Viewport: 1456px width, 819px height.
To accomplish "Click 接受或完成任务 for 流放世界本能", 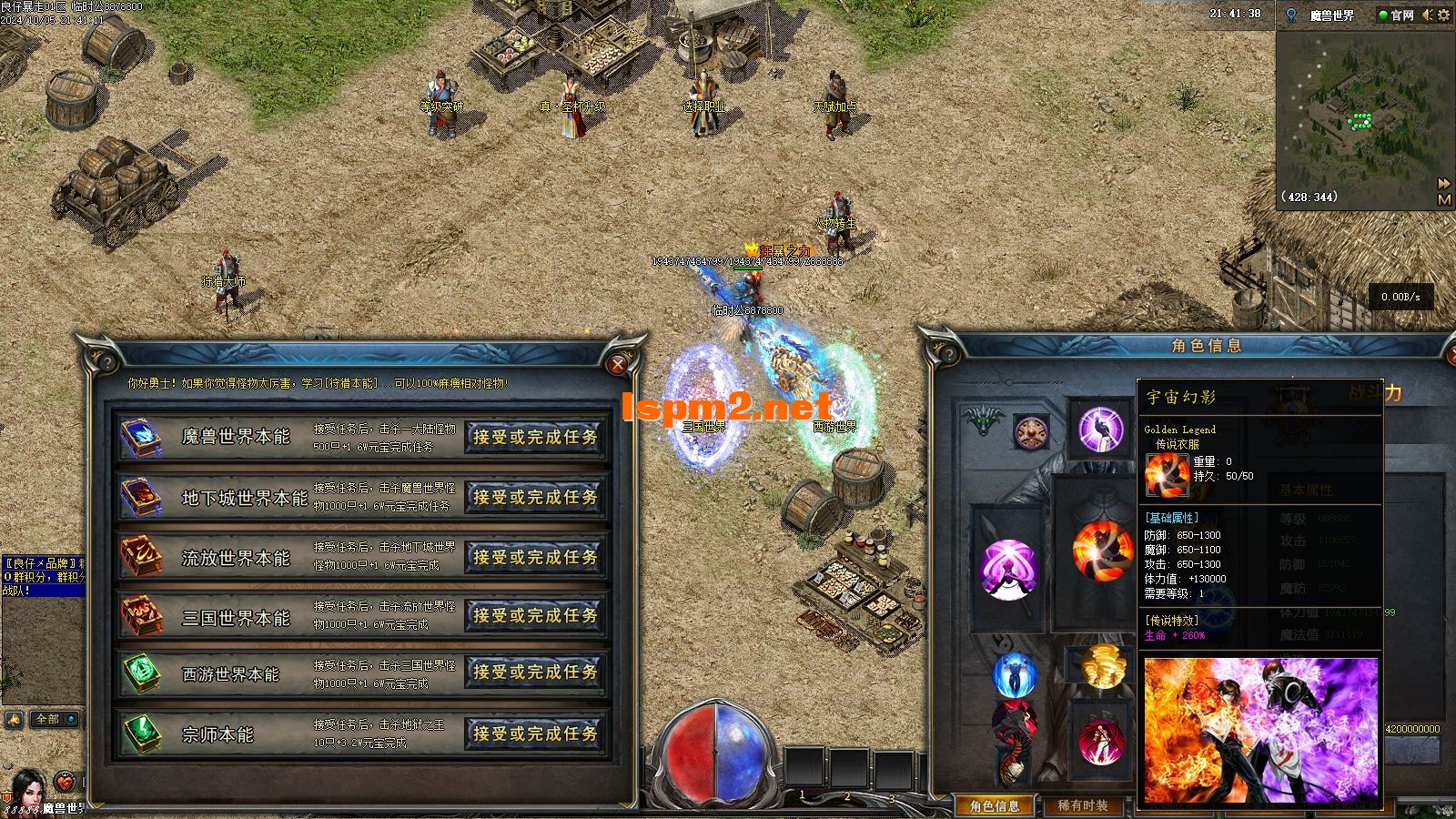I will click(535, 557).
